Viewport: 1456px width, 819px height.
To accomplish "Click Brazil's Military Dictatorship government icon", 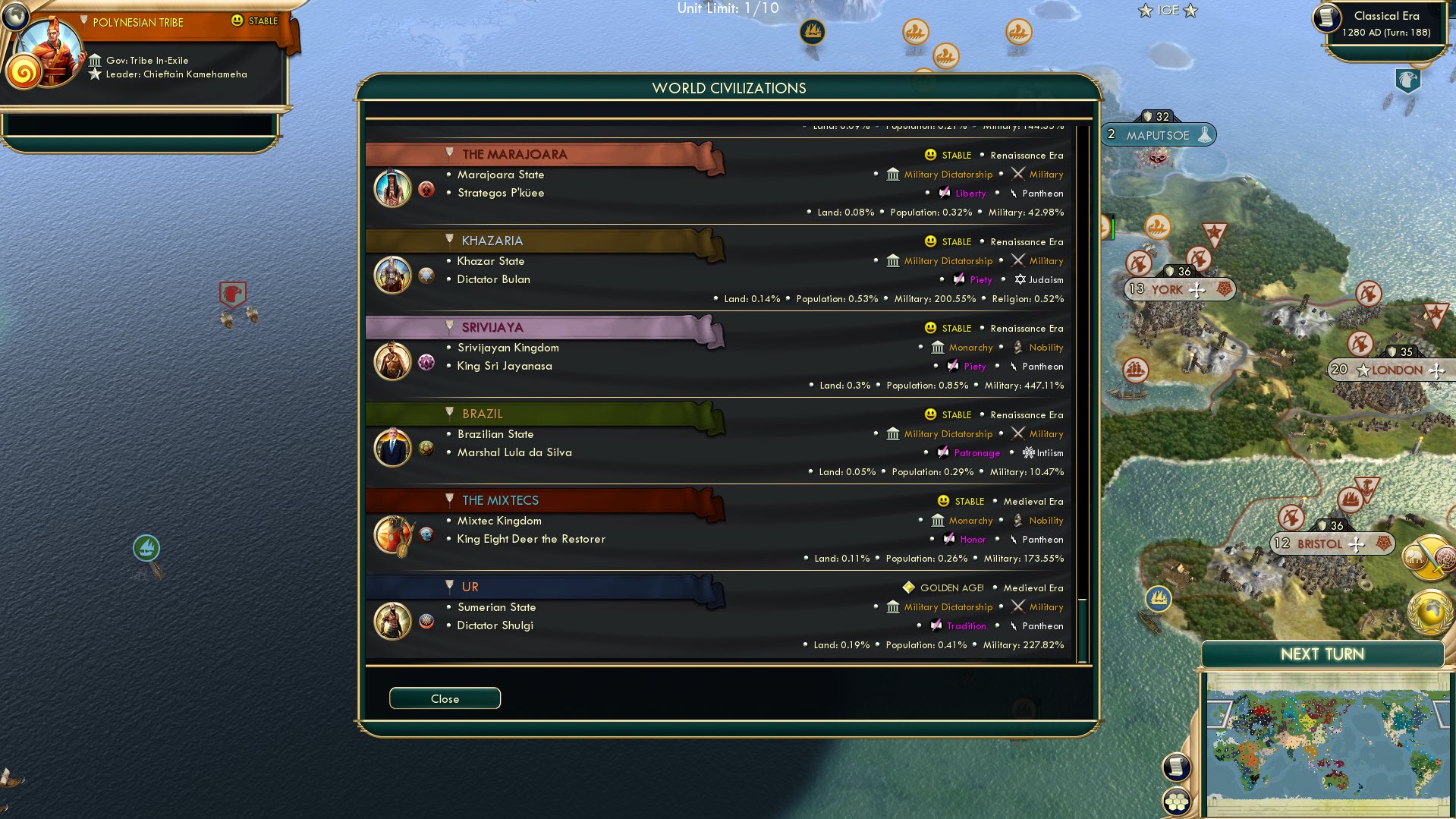I will point(892,433).
